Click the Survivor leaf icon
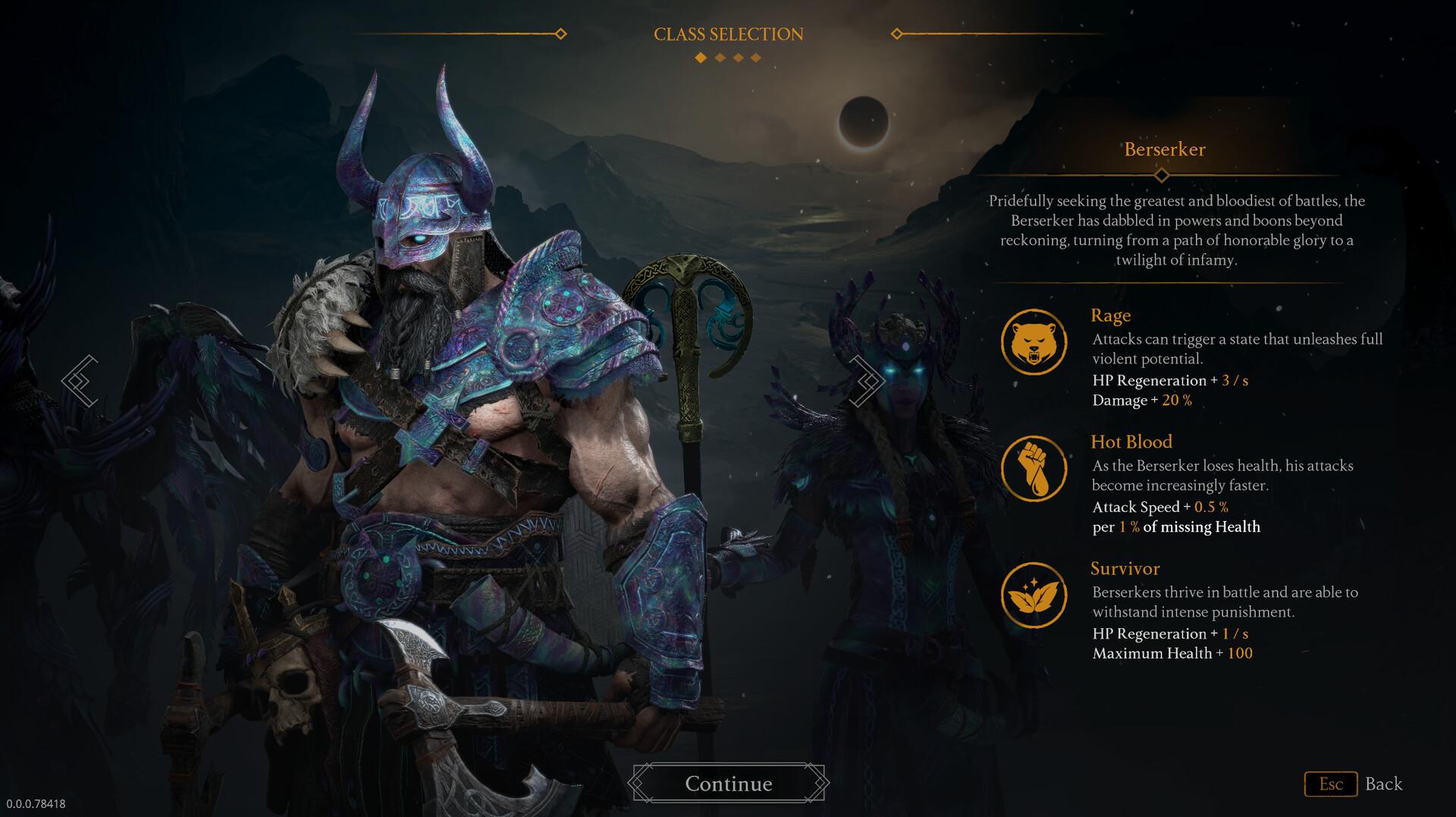This screenshot has height=817, width=1456. [x=1035, y=595]
